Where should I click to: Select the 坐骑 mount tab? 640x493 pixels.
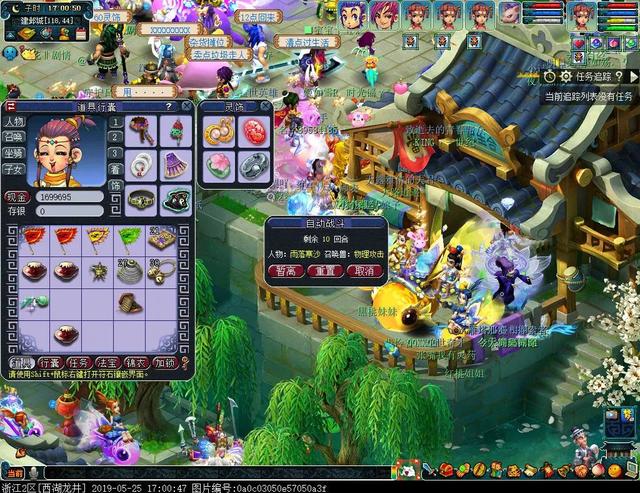tap(14, 154)
